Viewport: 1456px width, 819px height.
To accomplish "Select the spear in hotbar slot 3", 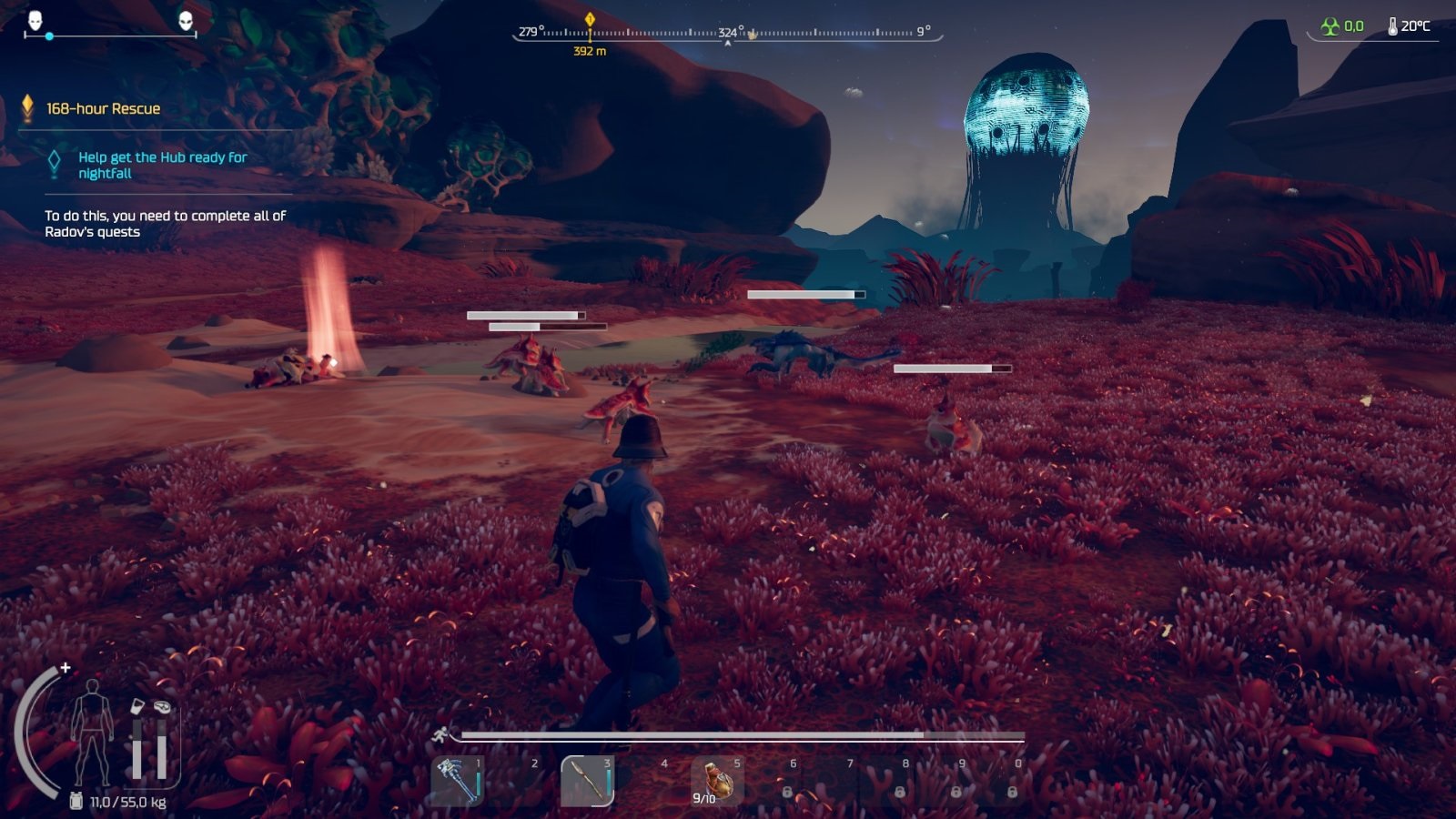I will click(x=587, y=781).
